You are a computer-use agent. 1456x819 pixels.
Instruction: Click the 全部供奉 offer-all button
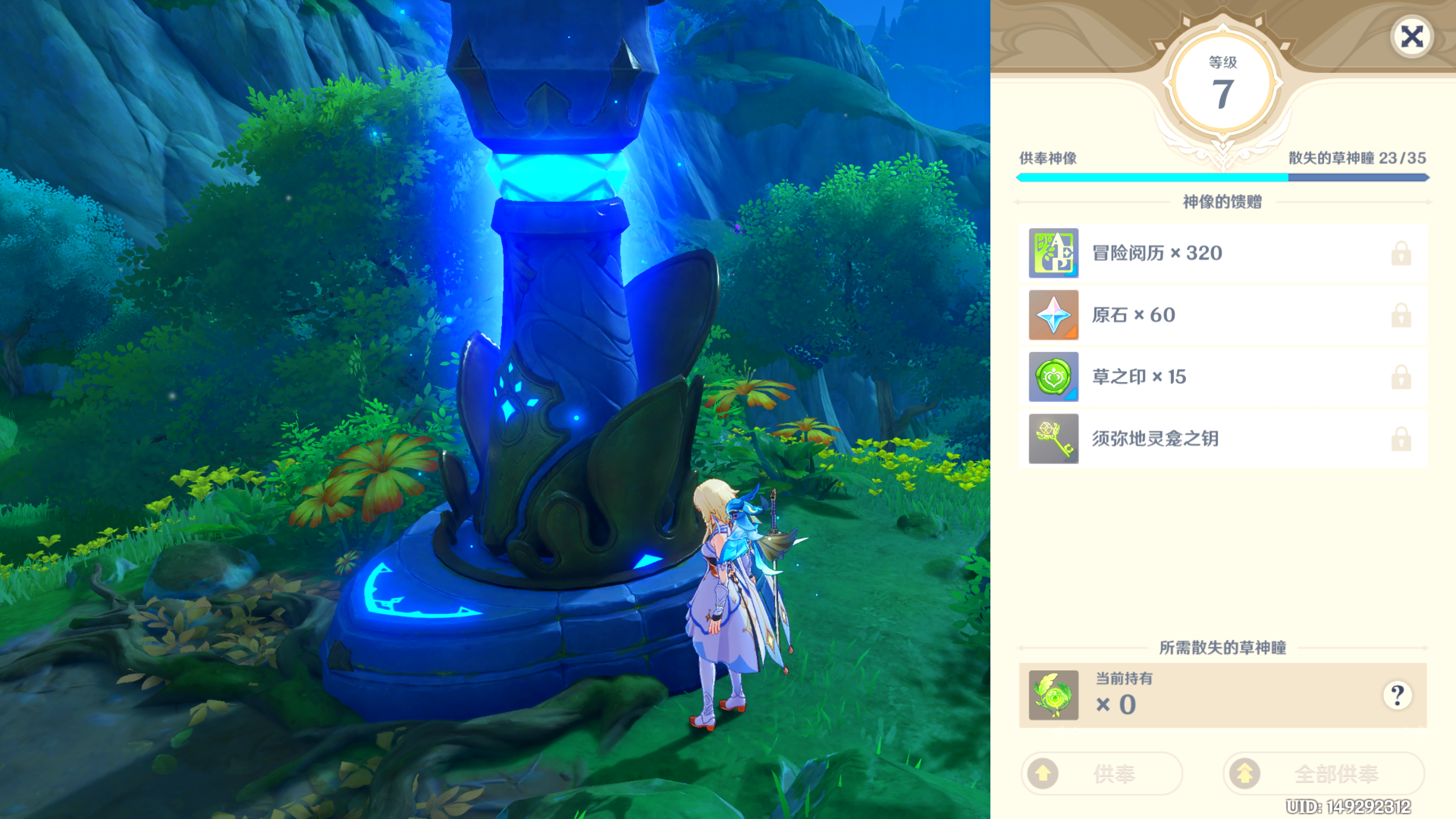click(1323, 773)
